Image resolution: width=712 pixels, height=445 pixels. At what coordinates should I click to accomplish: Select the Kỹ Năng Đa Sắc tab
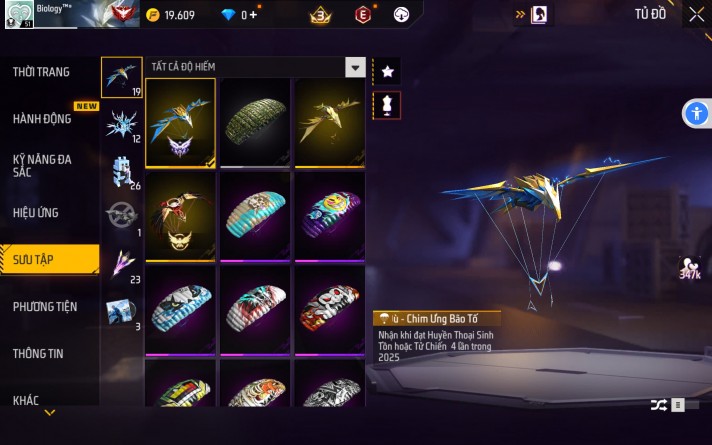pos(42,165)
